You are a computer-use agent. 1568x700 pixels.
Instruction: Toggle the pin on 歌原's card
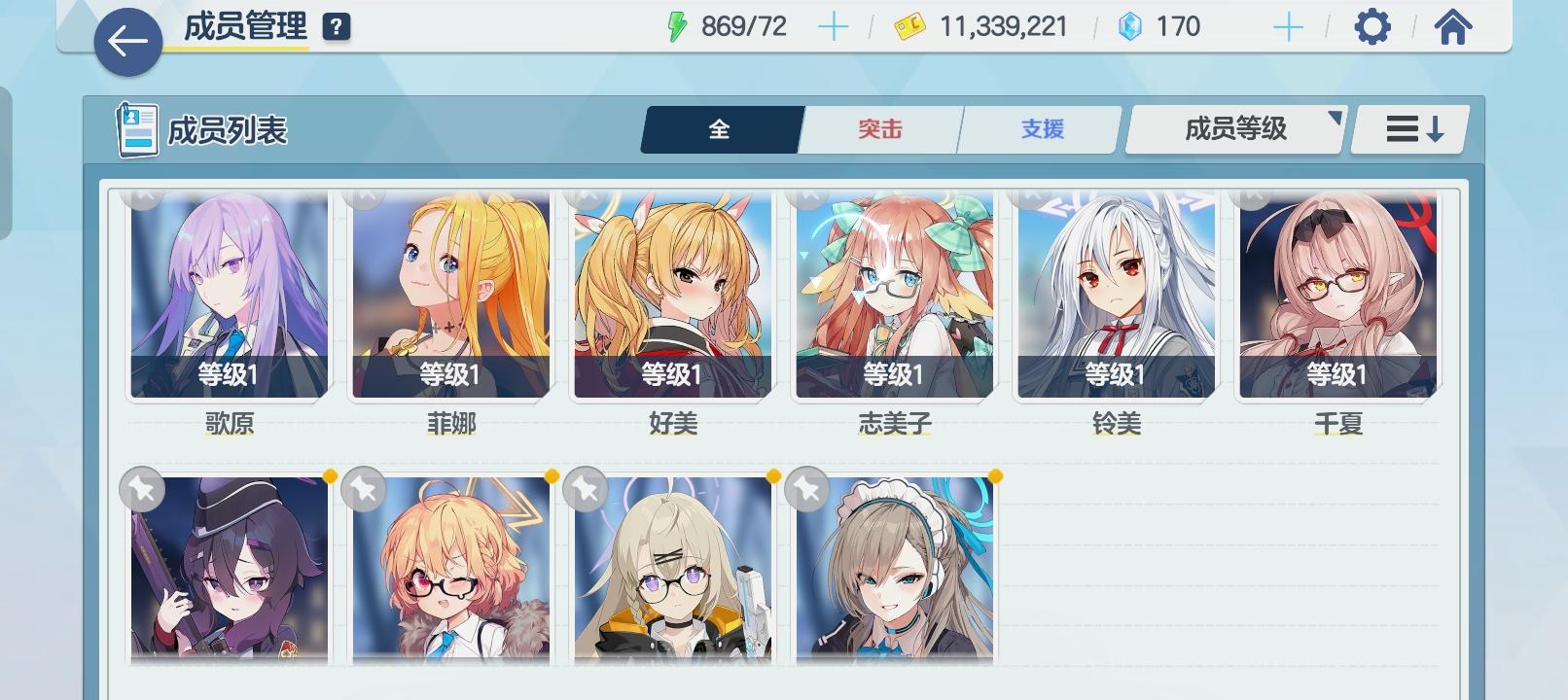click(142, 195)
